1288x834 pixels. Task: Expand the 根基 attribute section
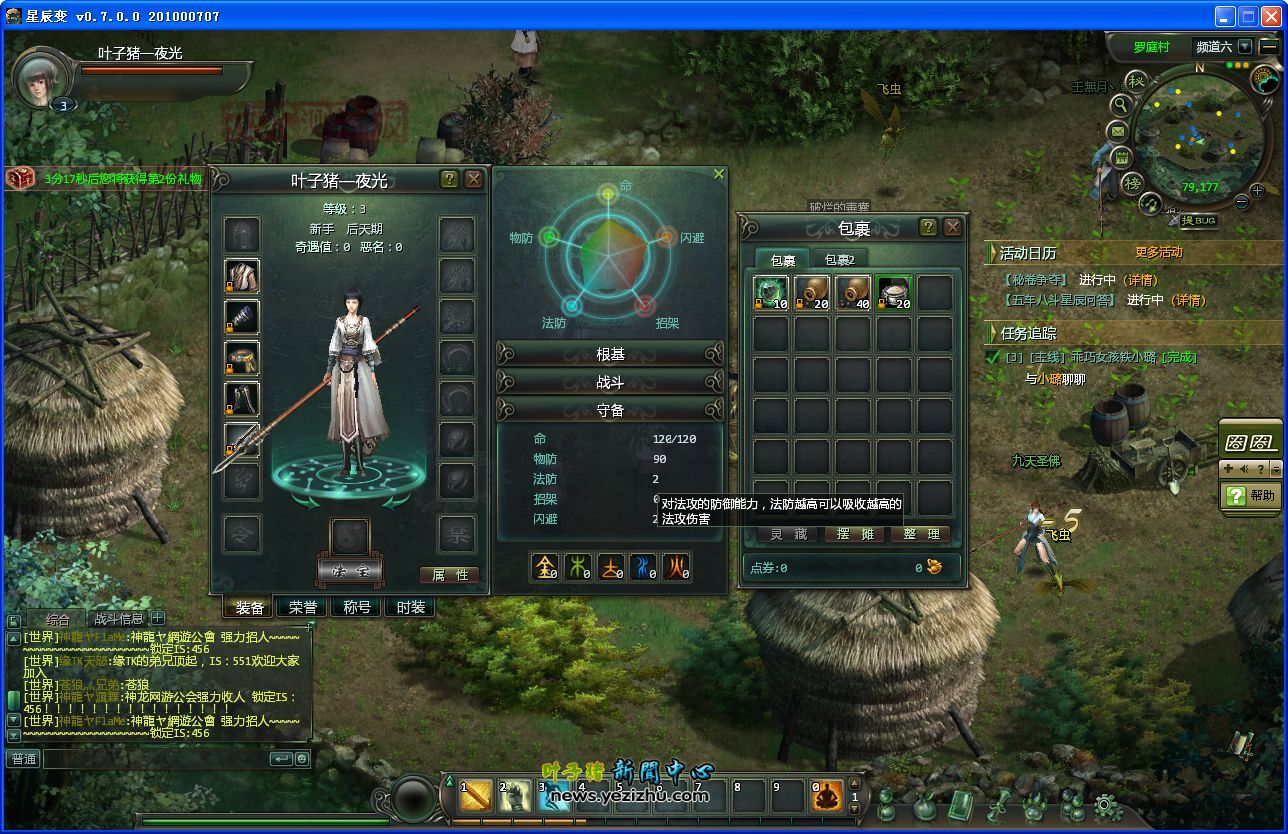pyautogui.click(x=610, y=354)
